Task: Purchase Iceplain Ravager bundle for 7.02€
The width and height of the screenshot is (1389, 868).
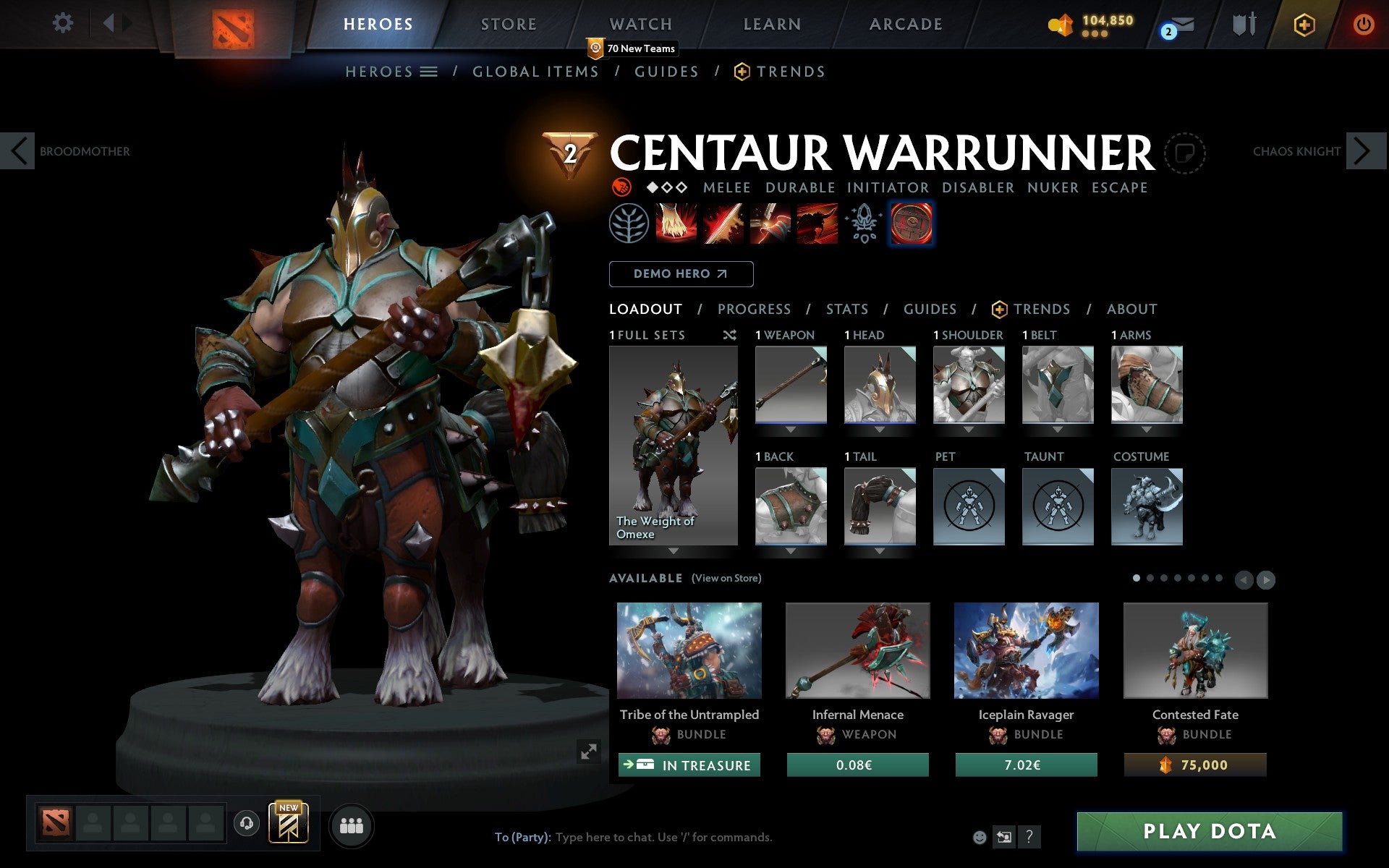Action: point(1026,765)
